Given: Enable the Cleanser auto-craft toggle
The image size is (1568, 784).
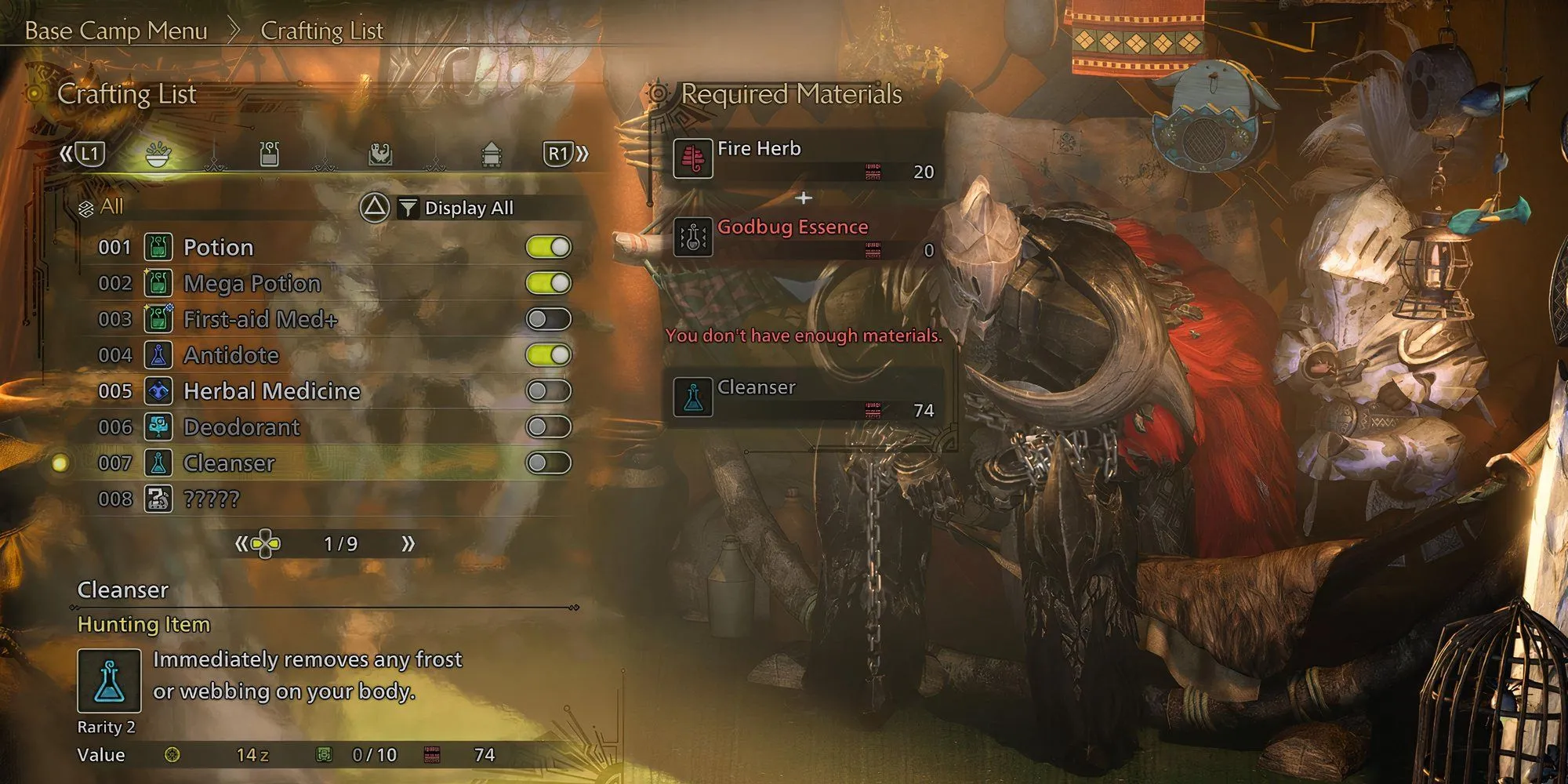Looking at the screenshot, I should point(549,463).
